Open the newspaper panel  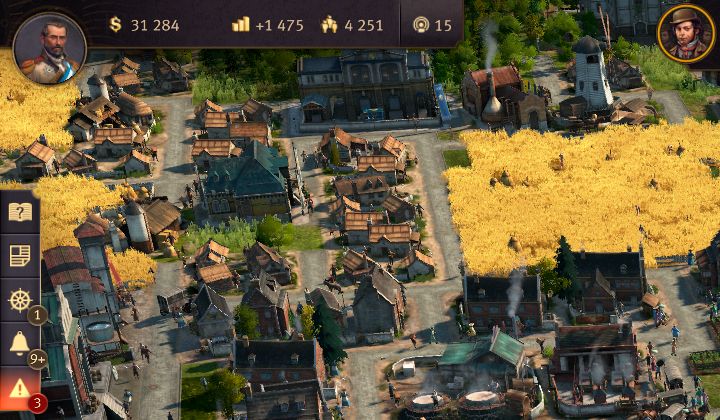(20, 256)
